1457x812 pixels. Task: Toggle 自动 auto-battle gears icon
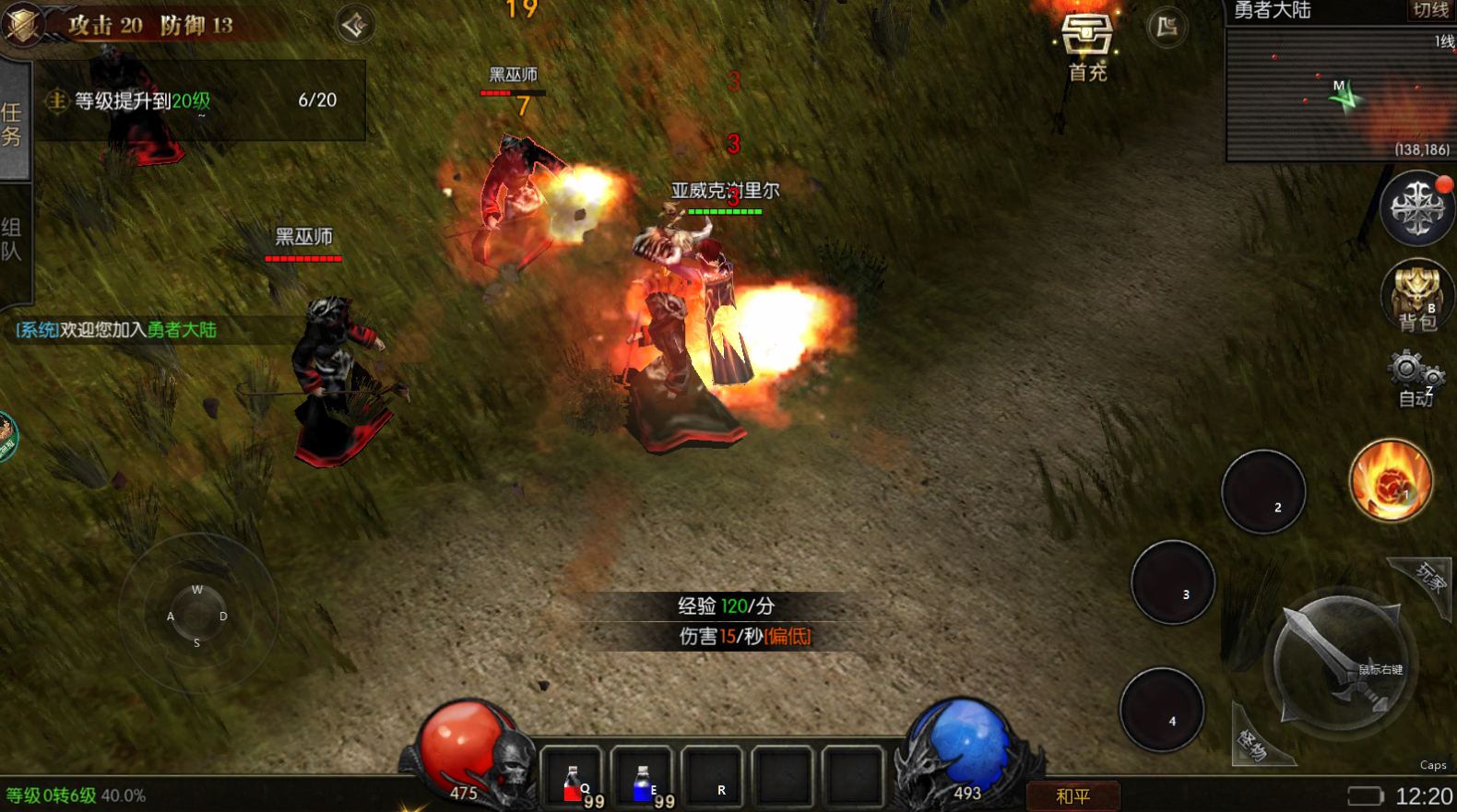point(1416,376)
